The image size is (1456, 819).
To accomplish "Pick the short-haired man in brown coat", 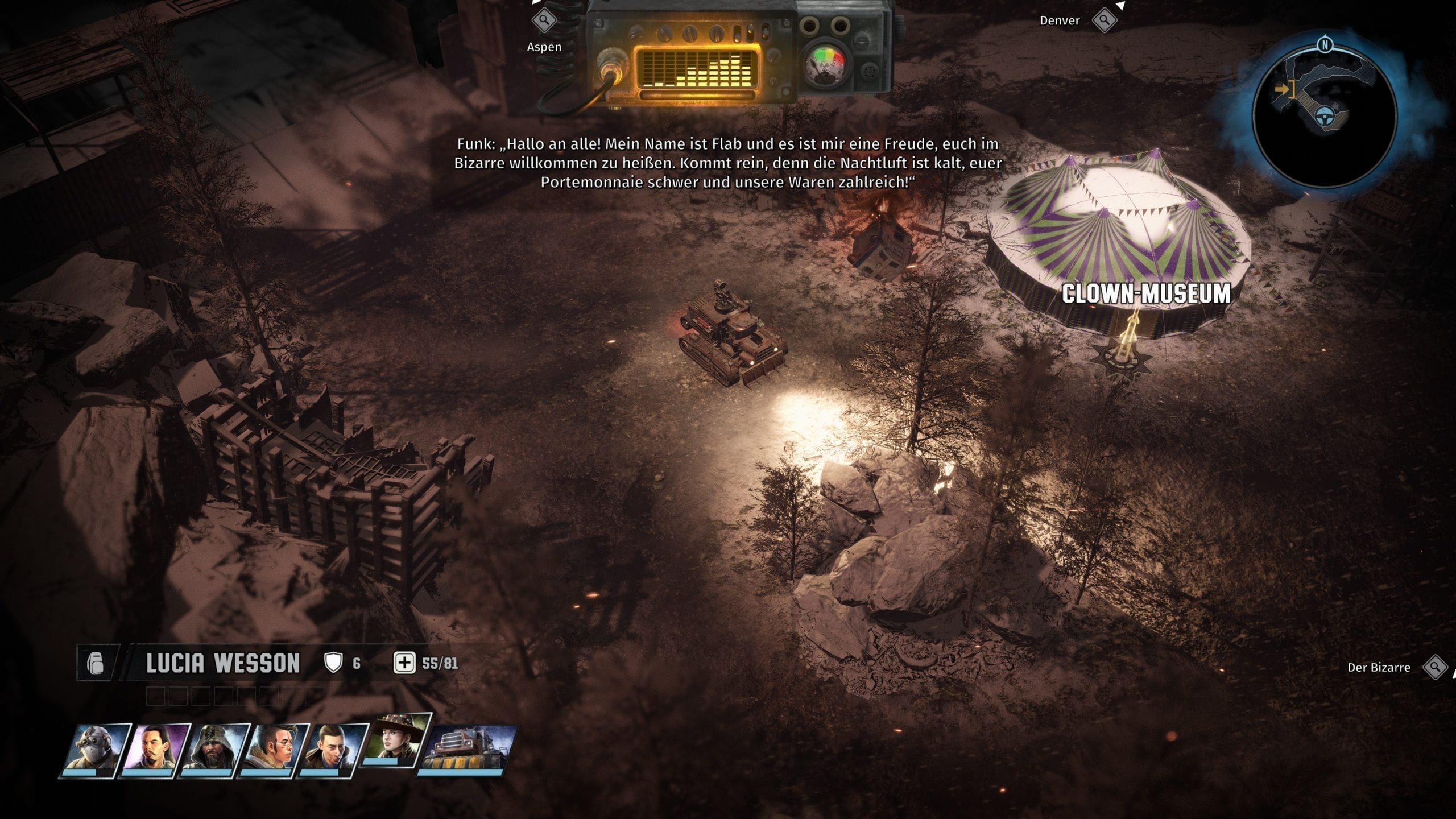I will point(333,748).
